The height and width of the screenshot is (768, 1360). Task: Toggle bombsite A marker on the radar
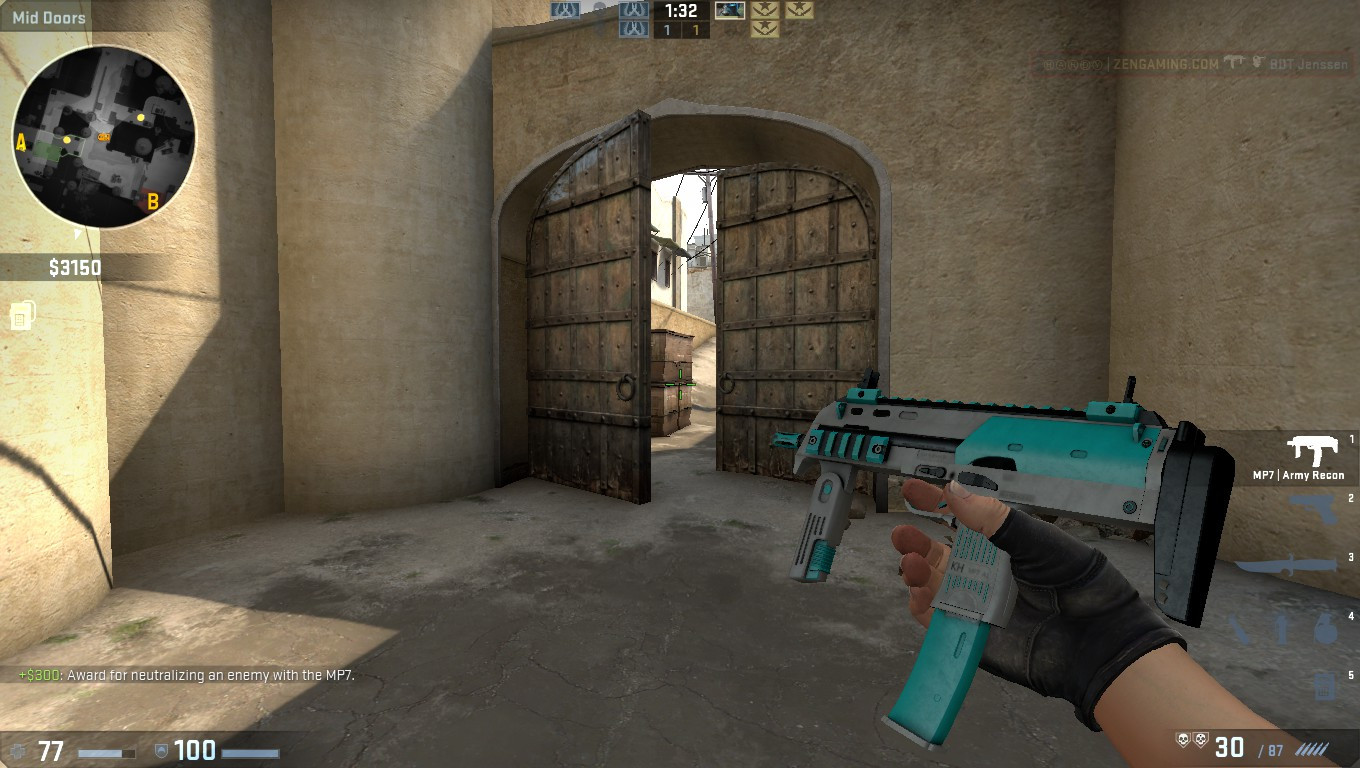tap(20, 143)
